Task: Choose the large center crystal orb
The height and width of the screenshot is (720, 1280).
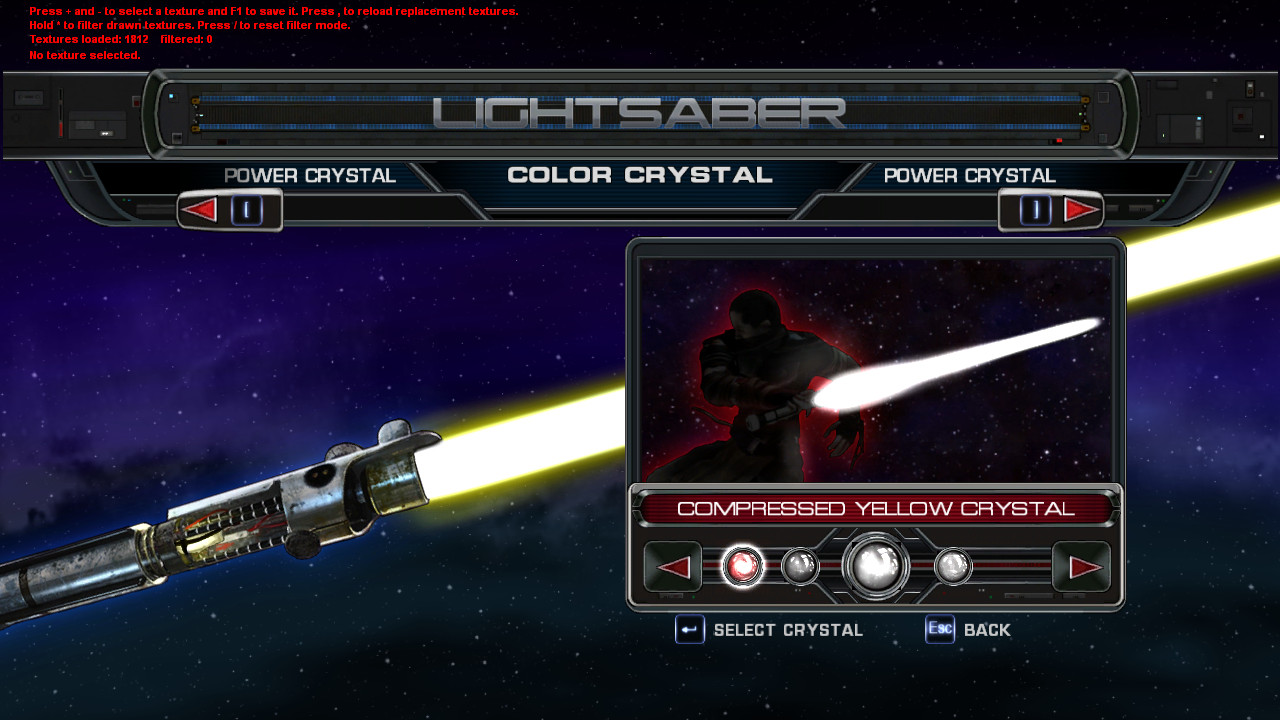Action: (875, 565)
